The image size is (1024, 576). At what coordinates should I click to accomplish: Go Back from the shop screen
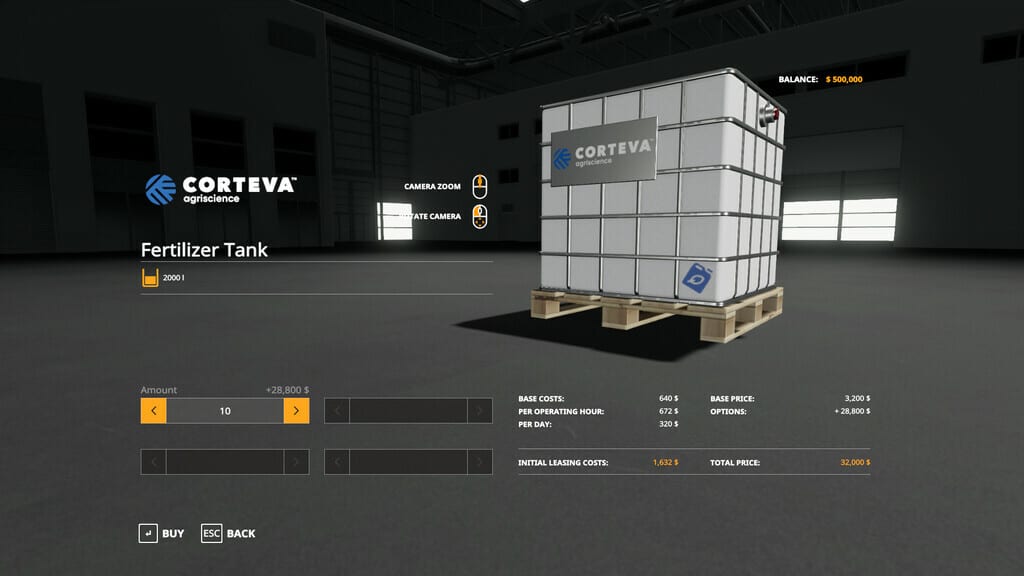point(228,533)
